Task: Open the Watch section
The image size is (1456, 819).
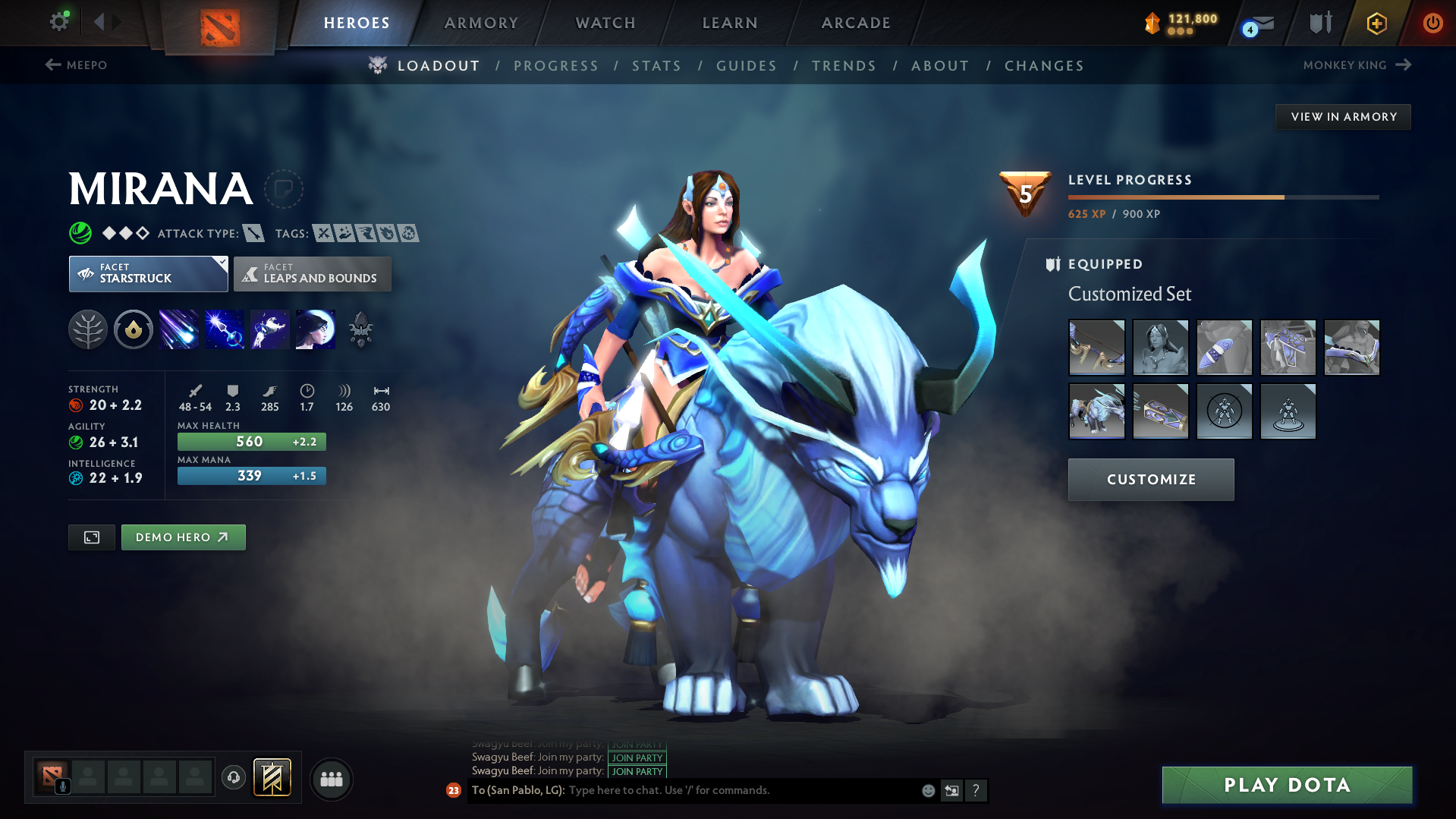Action: pyautogui.click(x=605, y=23)
